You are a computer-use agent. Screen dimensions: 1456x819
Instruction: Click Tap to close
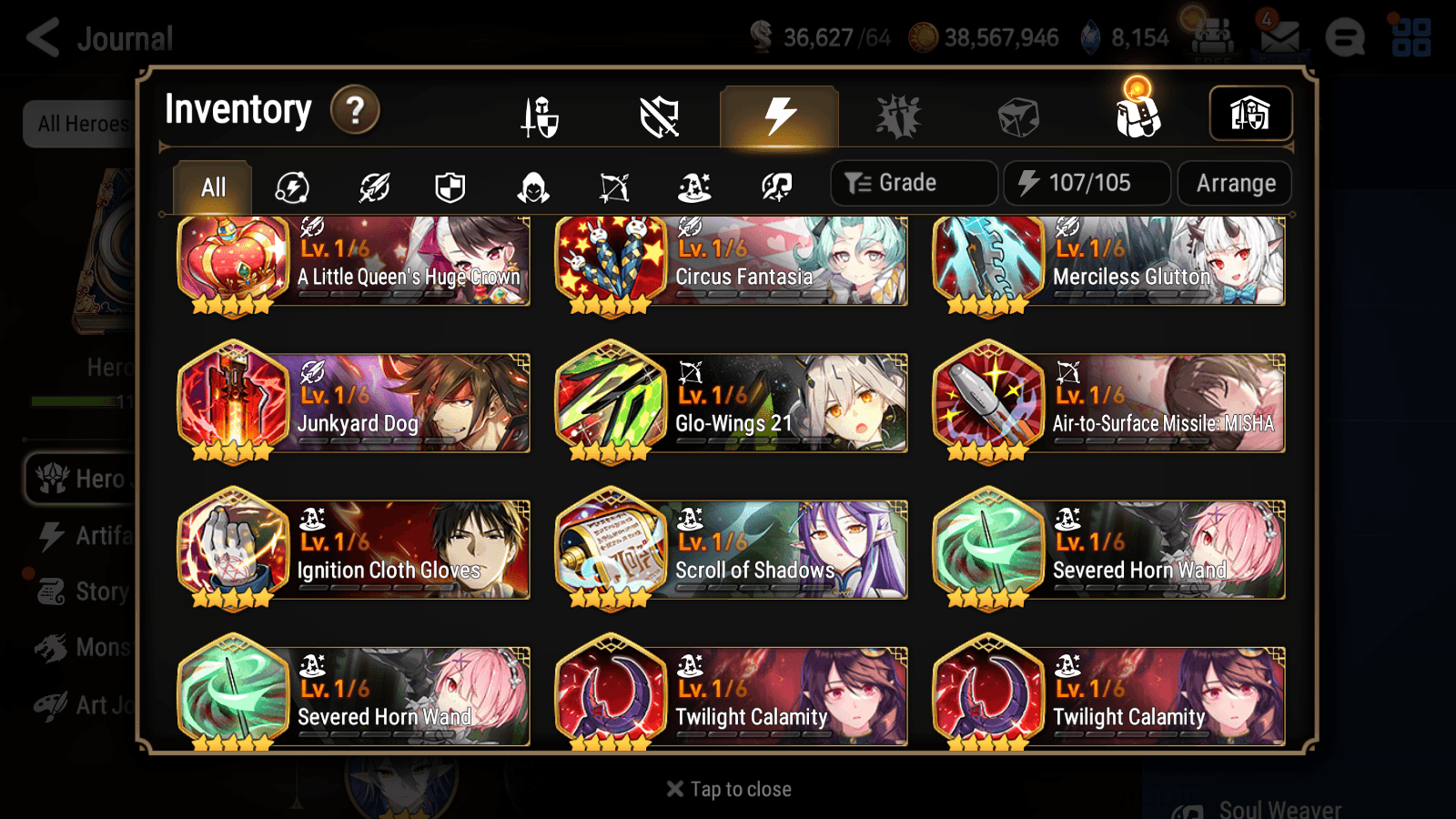pyautogui.click(x=727, y=788)
